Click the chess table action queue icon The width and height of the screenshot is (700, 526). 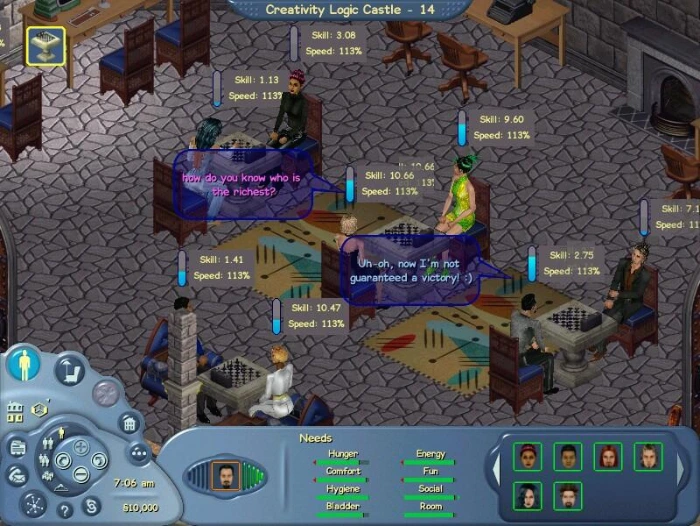(45, 44)
